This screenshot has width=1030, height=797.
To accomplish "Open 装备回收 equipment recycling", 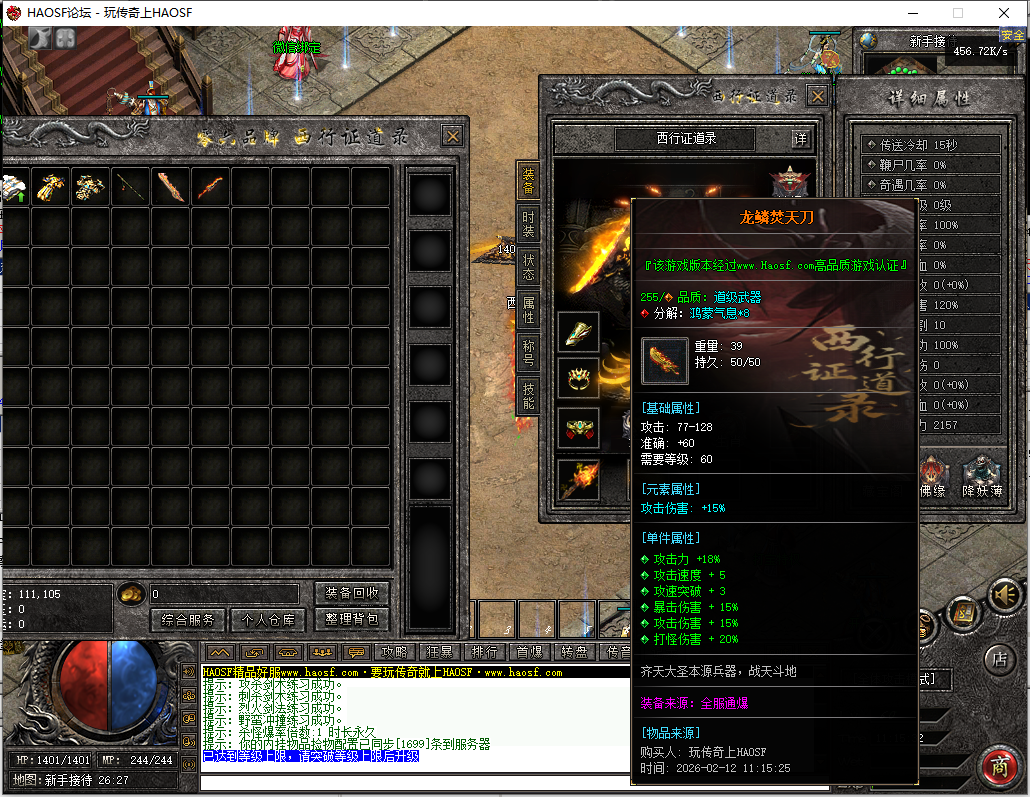I will (x=352, y=593).
